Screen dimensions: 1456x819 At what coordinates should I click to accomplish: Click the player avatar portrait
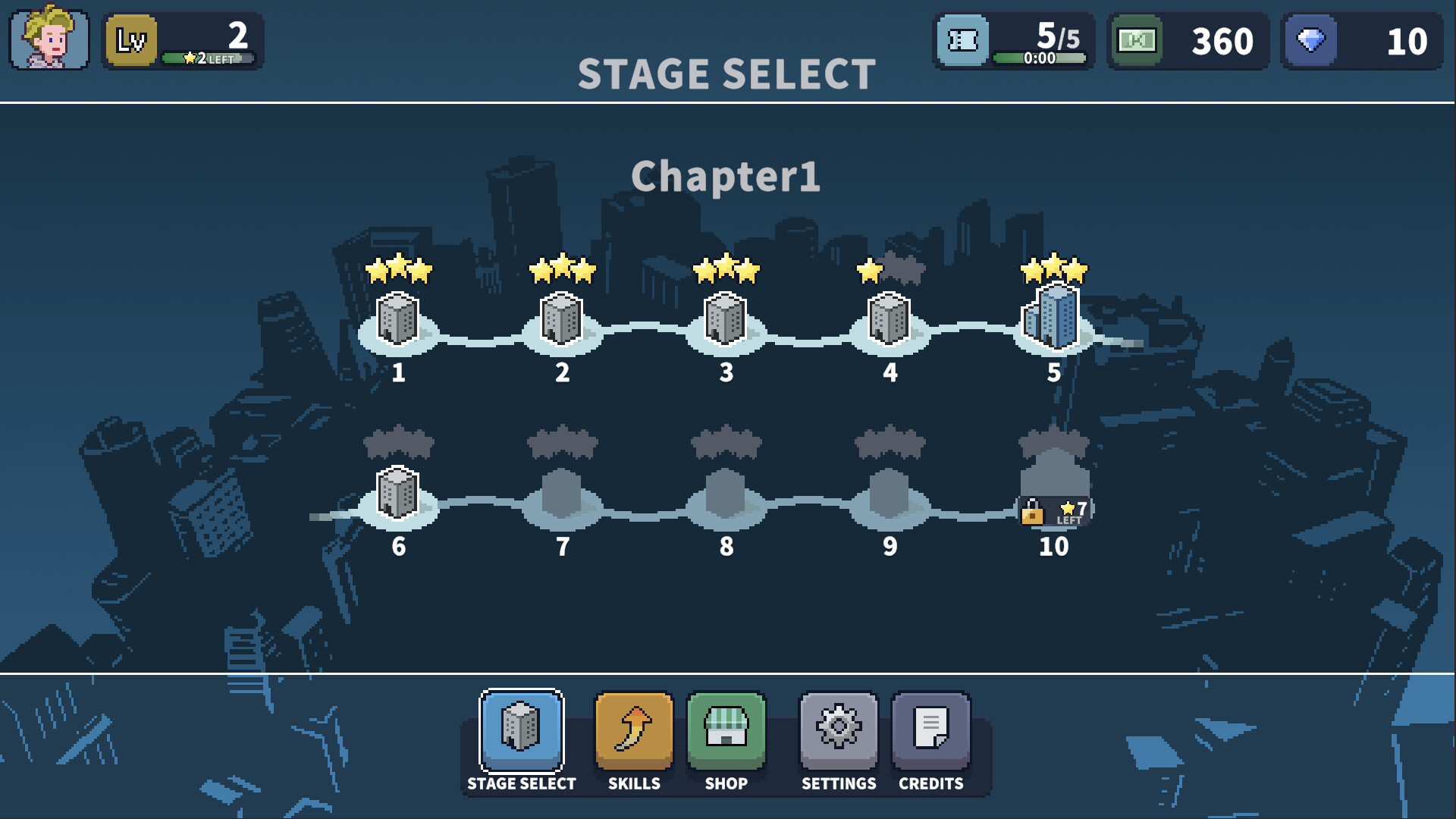point(45,42)
